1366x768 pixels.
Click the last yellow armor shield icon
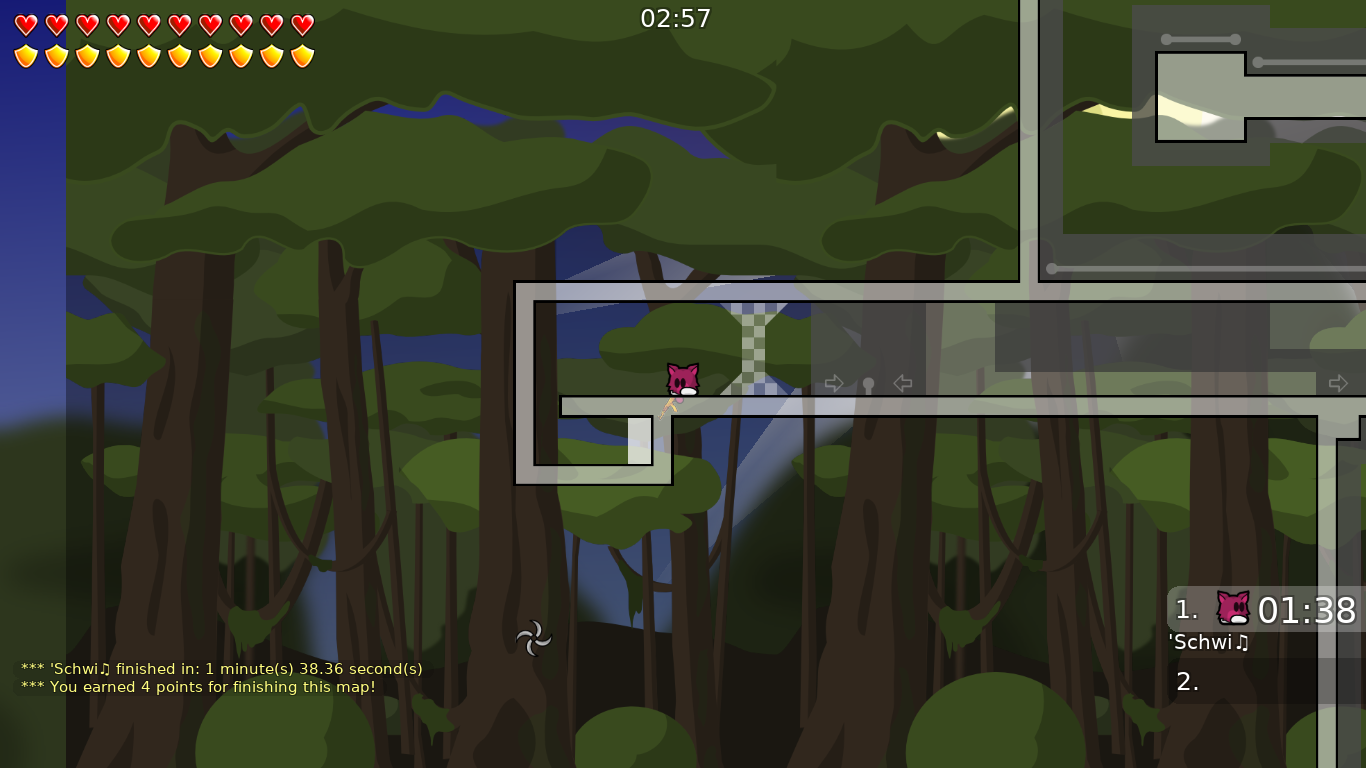point(301,54)
